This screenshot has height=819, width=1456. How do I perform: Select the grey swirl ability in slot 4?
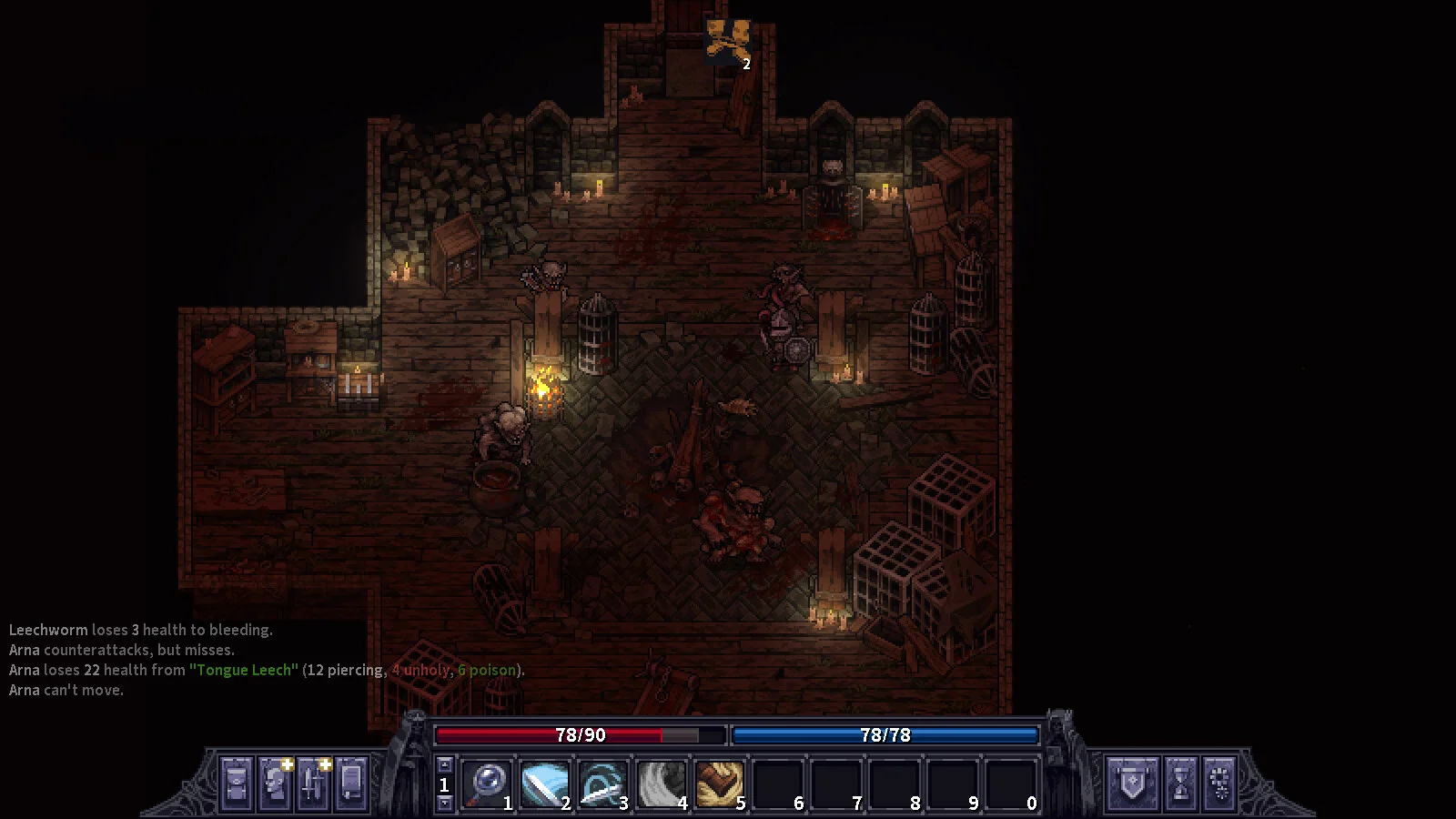click(662, 783)
